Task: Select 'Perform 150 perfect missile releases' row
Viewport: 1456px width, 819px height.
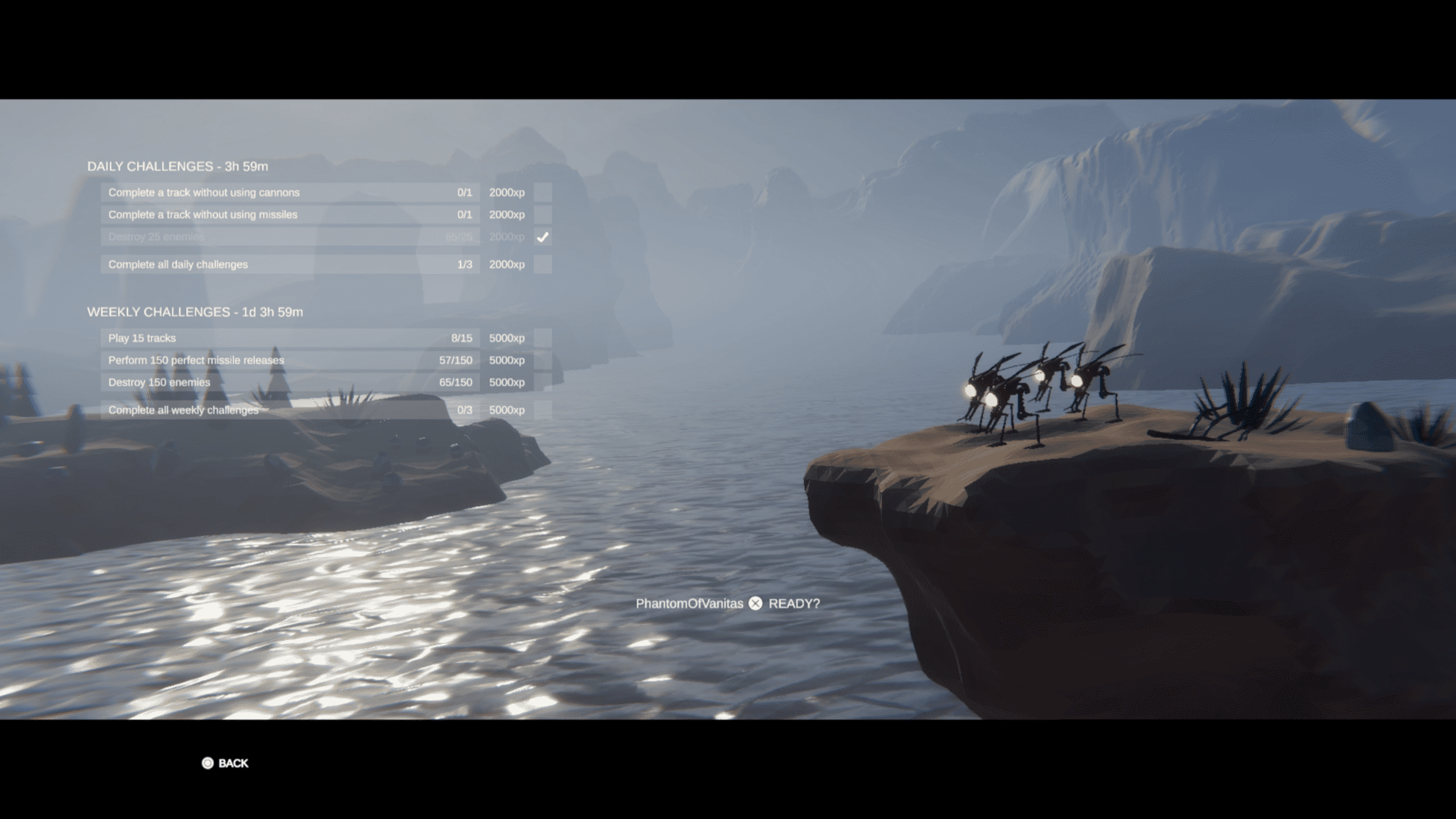Action: pos(290,360)
